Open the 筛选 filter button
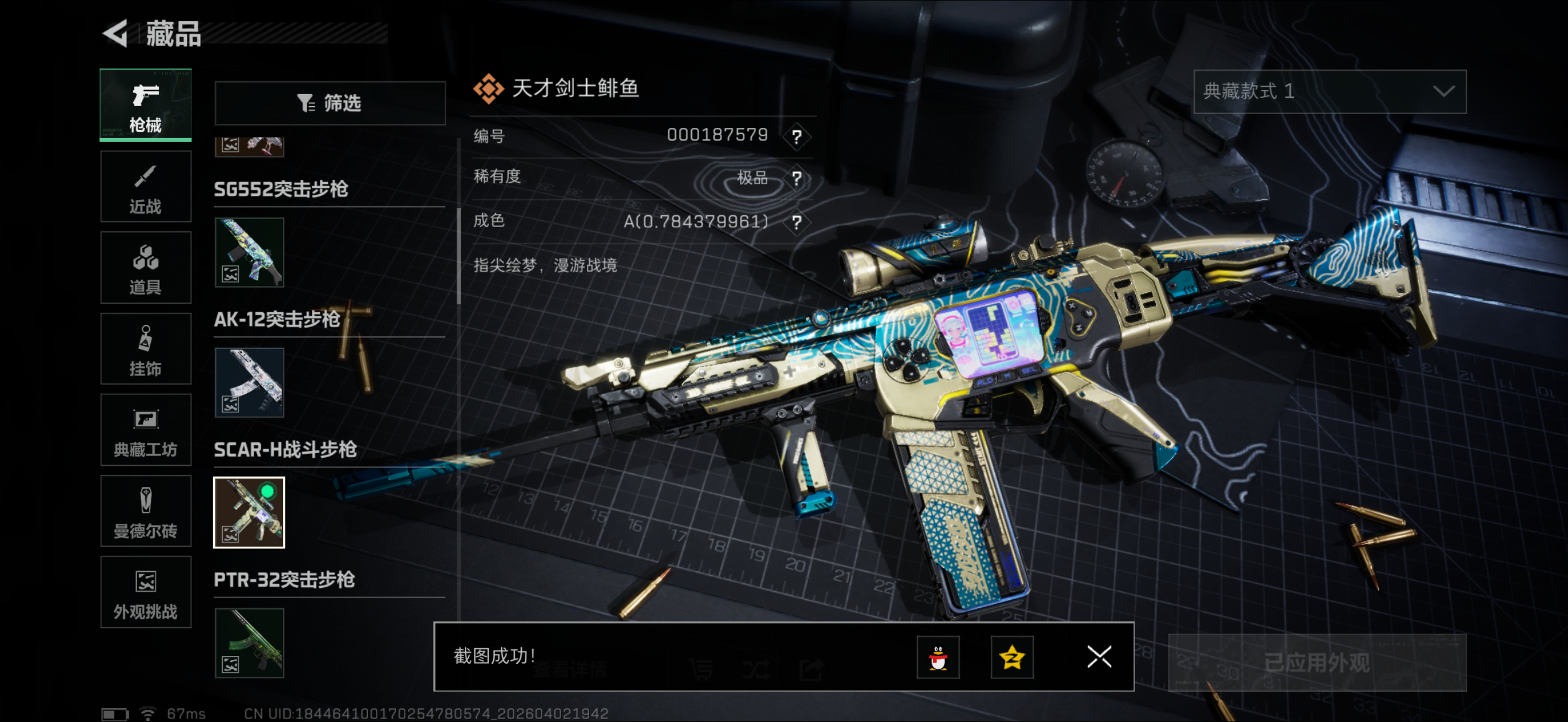 [330, 103]
